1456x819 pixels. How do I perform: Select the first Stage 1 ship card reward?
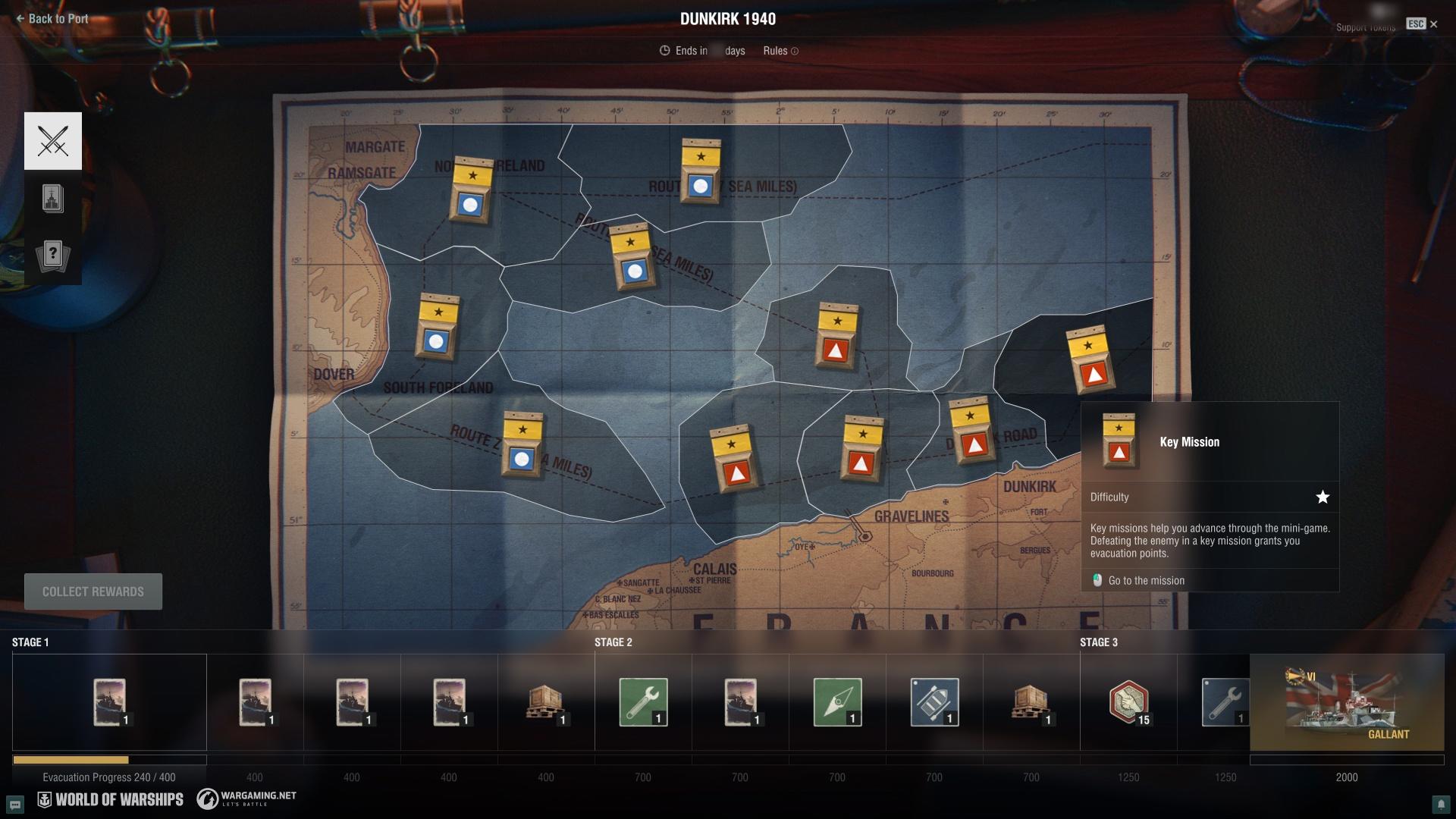[109, 702]
